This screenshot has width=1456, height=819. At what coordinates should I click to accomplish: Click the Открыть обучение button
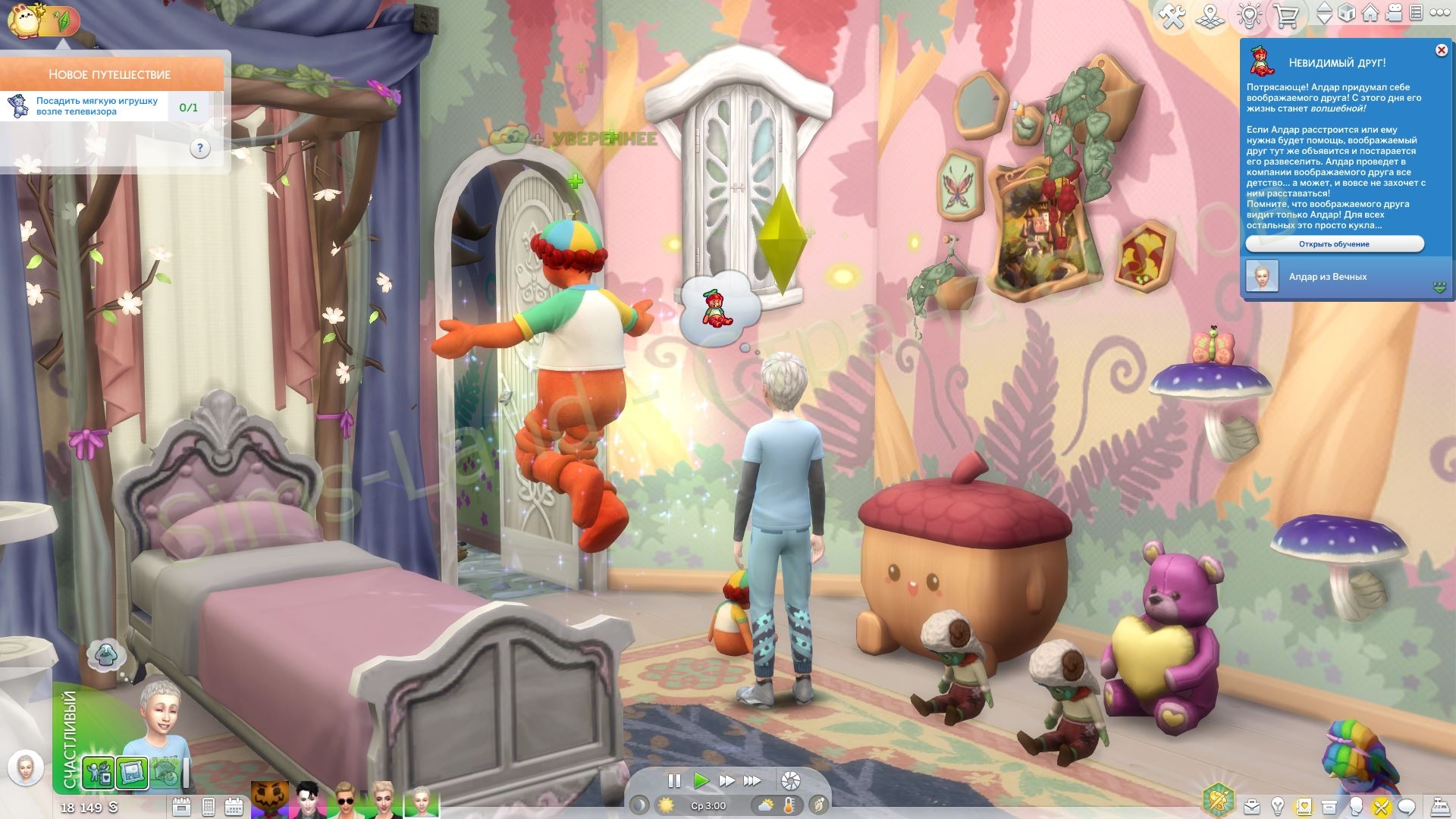coord(1334,244)
